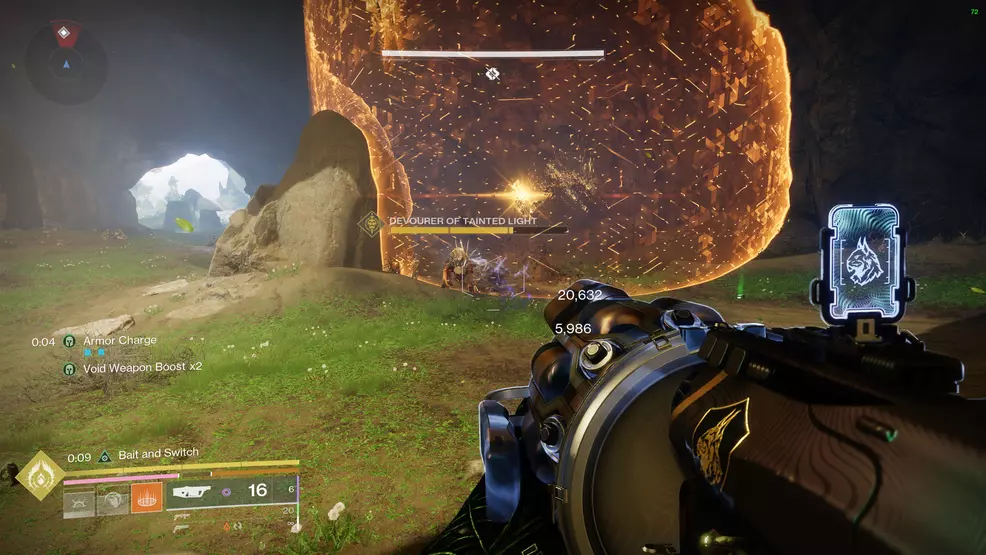Click the Bait and Switch perk icon
The width and height of the screenshot is (986, 555).
104,456
